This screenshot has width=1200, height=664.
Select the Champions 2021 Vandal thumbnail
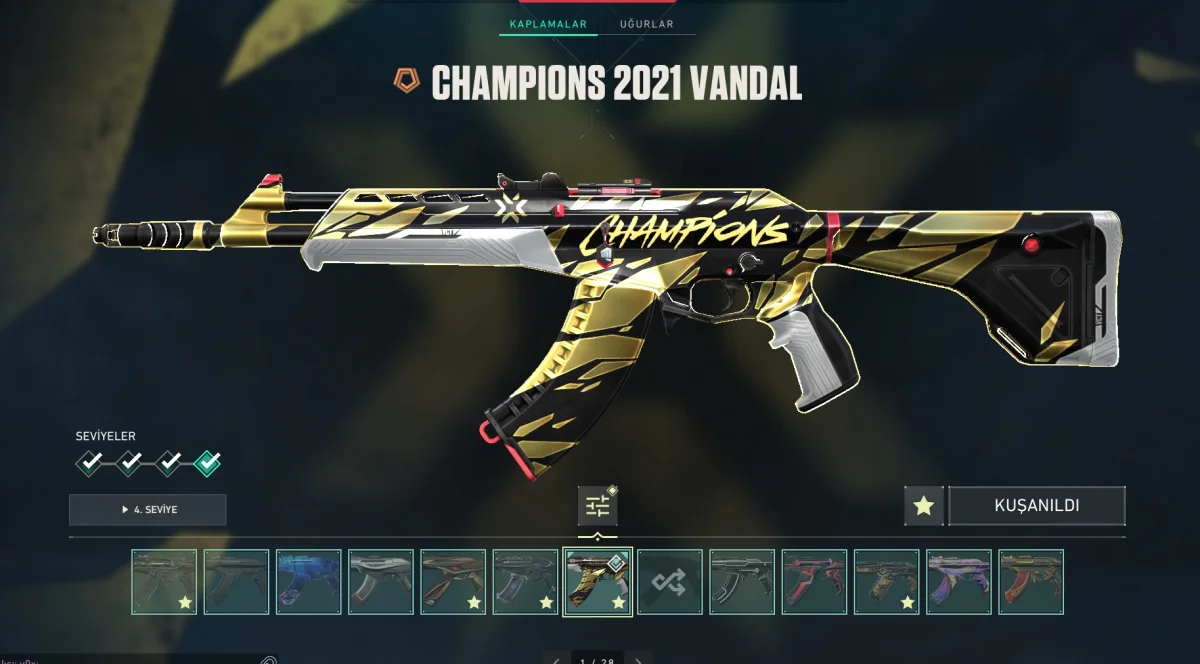pyautogui.click(x=598, y=581)
